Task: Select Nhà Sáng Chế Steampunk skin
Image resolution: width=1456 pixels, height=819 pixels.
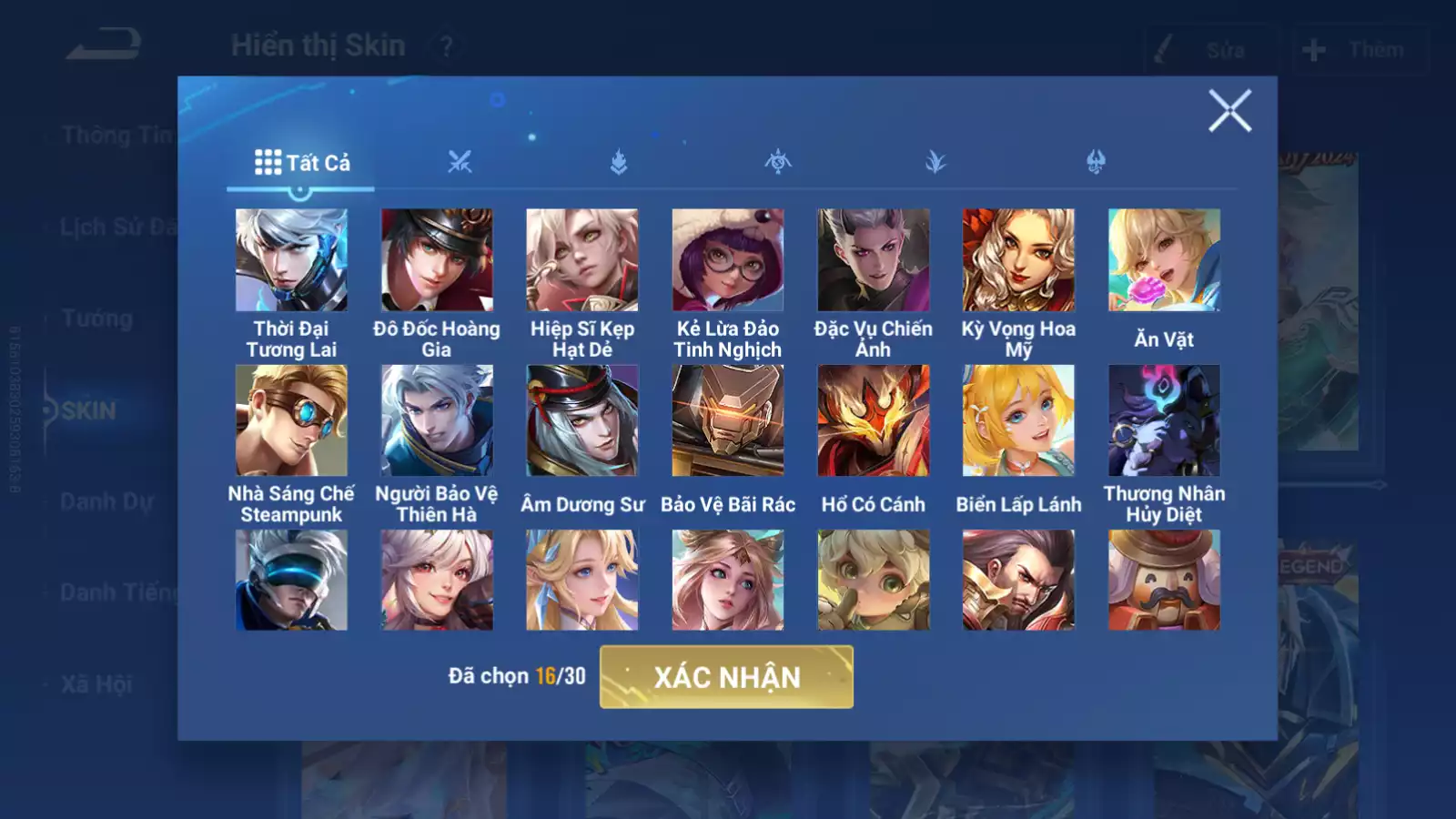Action: coord(291,420)
